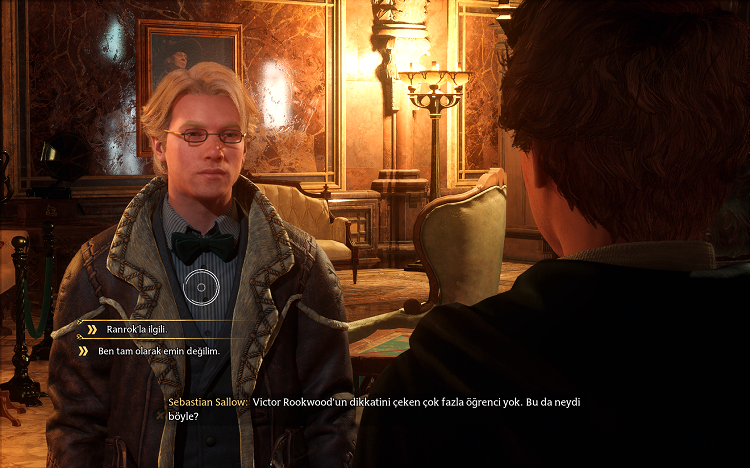Select "Ben tam olarak emin değilim." reply
Screen dimensions: 750x468
157,351
